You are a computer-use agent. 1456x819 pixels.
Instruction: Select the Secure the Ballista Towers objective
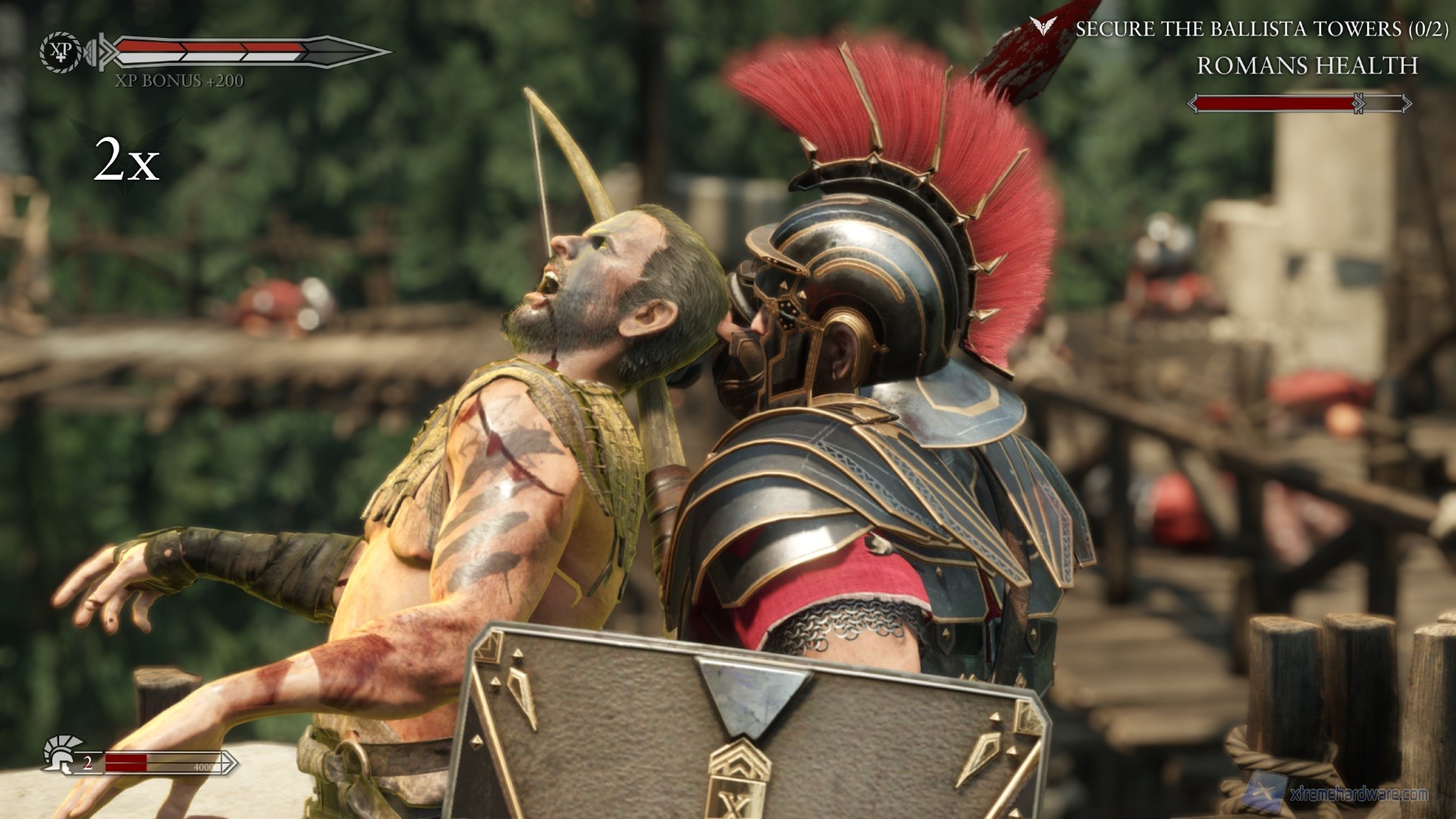coord(1261,29)
